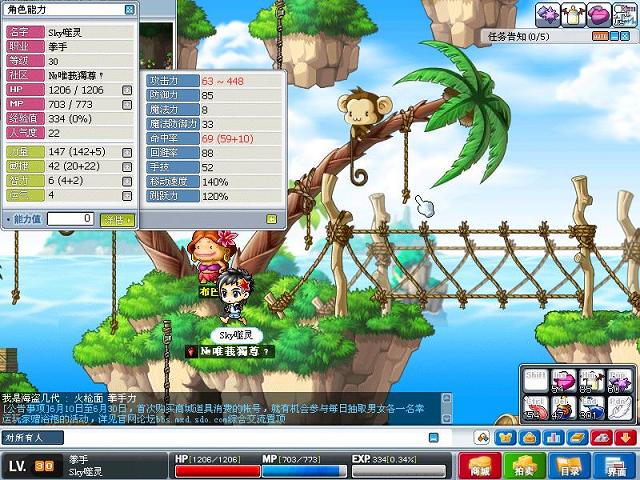Increase the 智力 (intelligence) stat
The height and width of the screenshot is (480, 640).
pyautogui.click(x=127, y=180)
